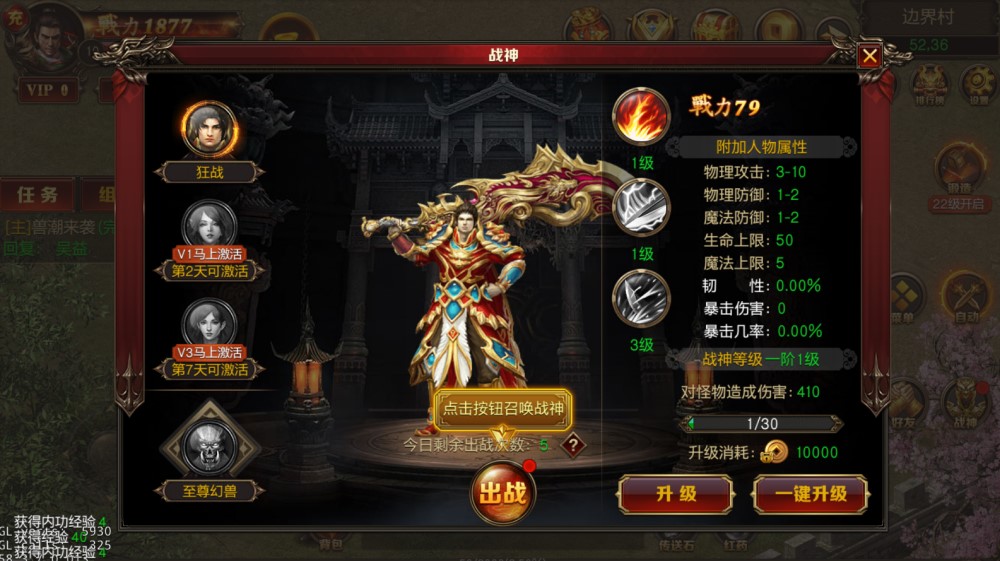The height and width of the screenshot is (561, 1000).
Task: Open the 任务 quest tab
Action: click(36, 195)
